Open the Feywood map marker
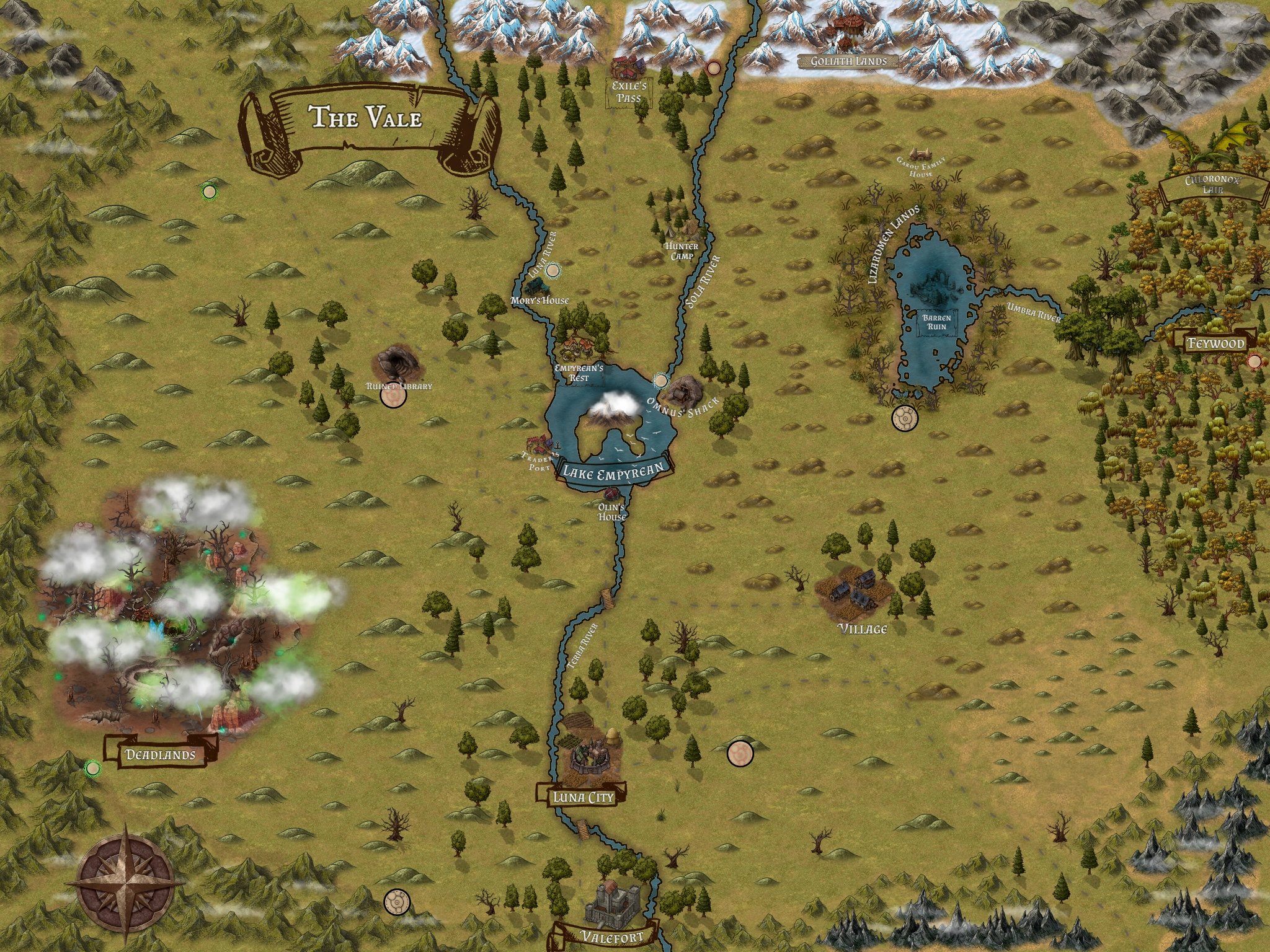The image size is (1270, 952). point(1254,361)
